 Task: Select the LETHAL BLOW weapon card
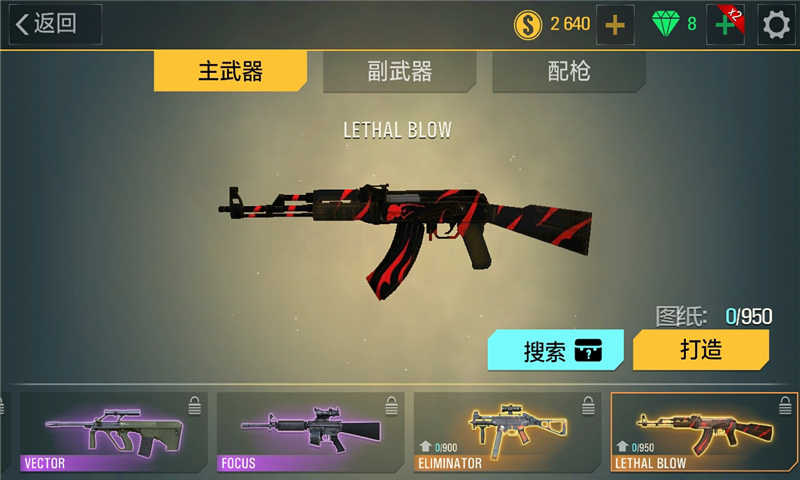[x=704, y=432]
